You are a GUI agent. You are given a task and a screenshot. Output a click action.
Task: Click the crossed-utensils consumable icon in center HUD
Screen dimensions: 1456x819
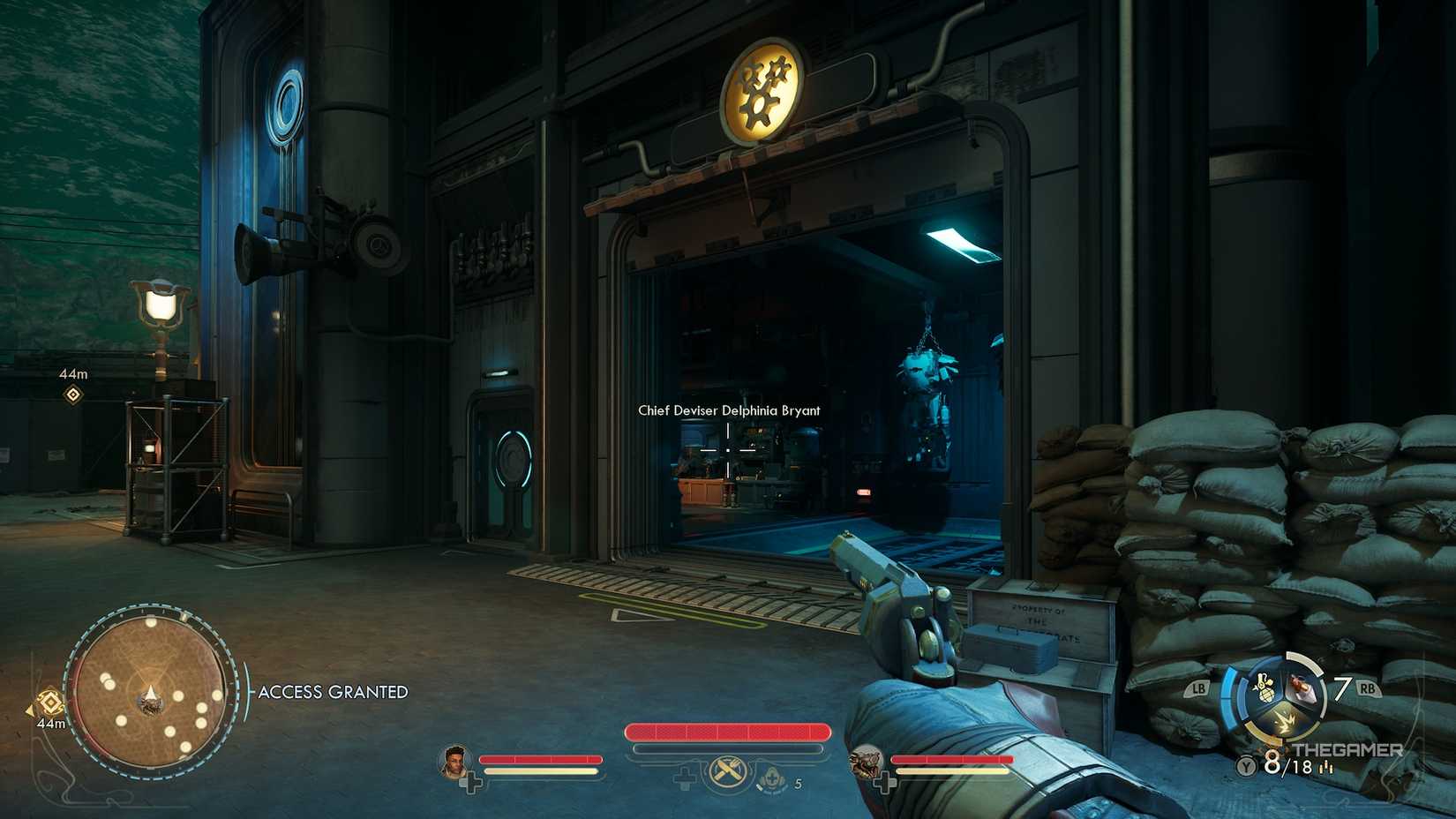click(727, 772)
